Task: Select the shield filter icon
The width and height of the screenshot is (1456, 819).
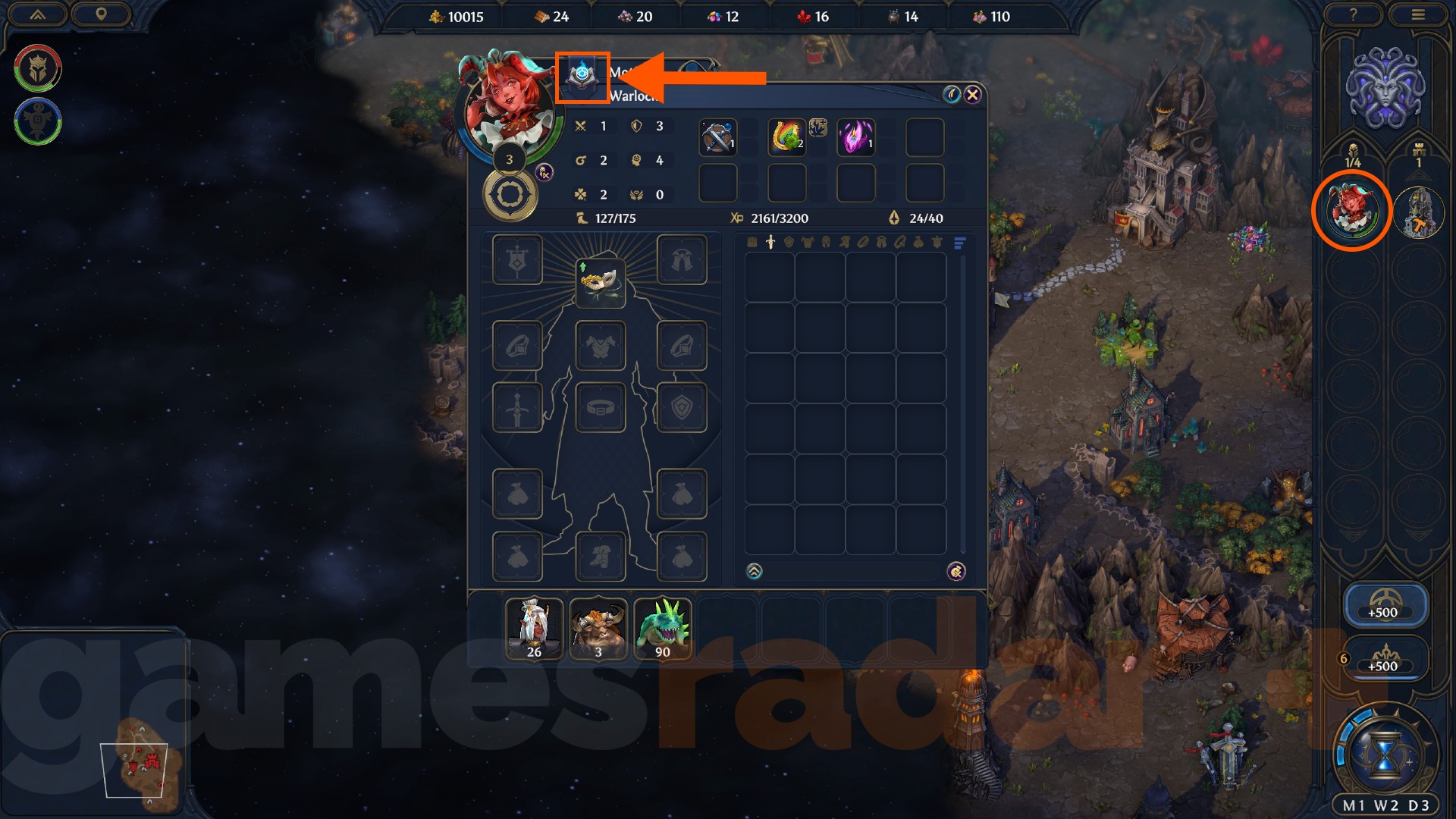Action: click(789, 243)
